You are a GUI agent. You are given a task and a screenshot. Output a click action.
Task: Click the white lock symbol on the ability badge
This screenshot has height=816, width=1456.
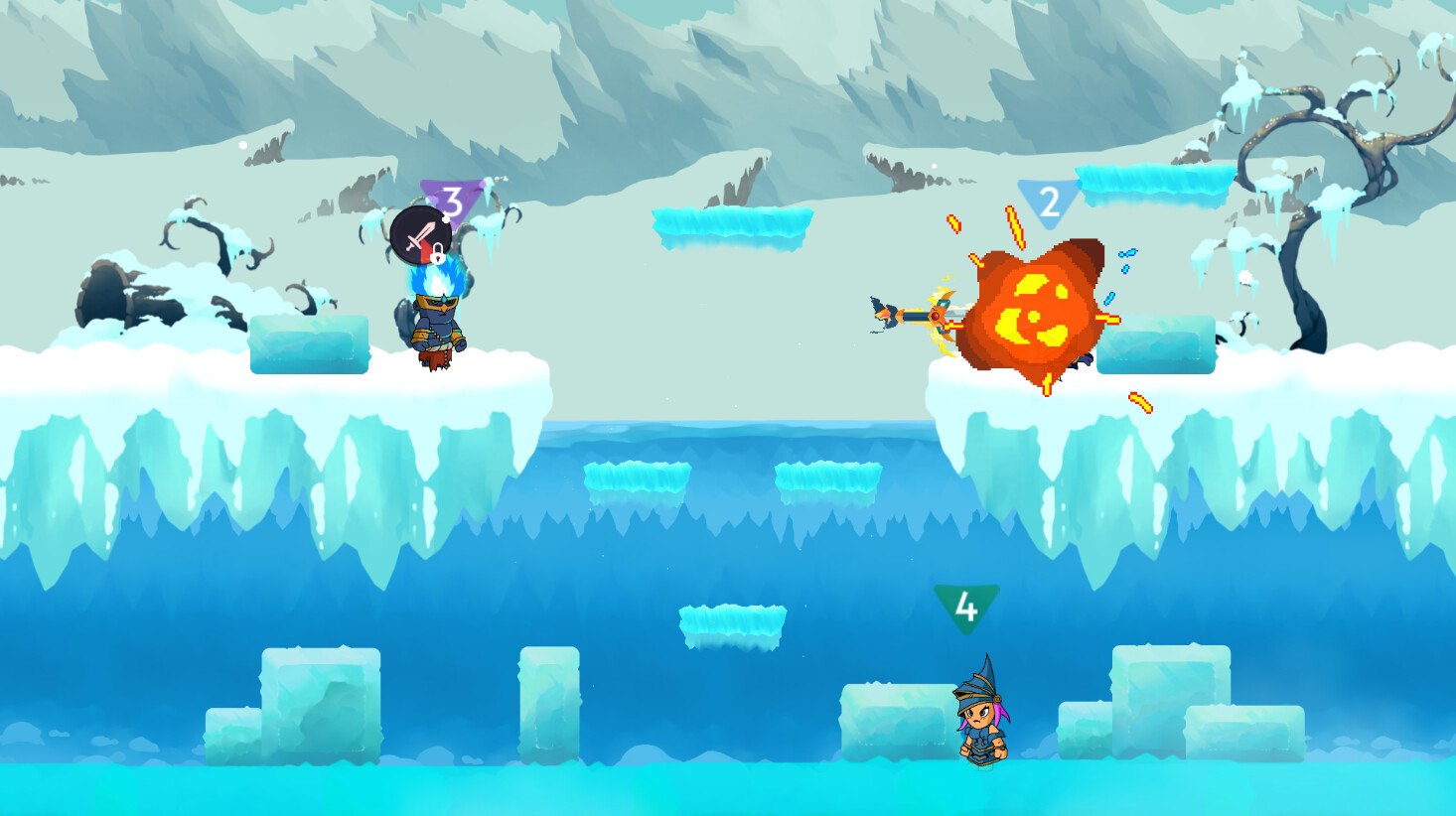pyautogui.click(x=437, y=255)
